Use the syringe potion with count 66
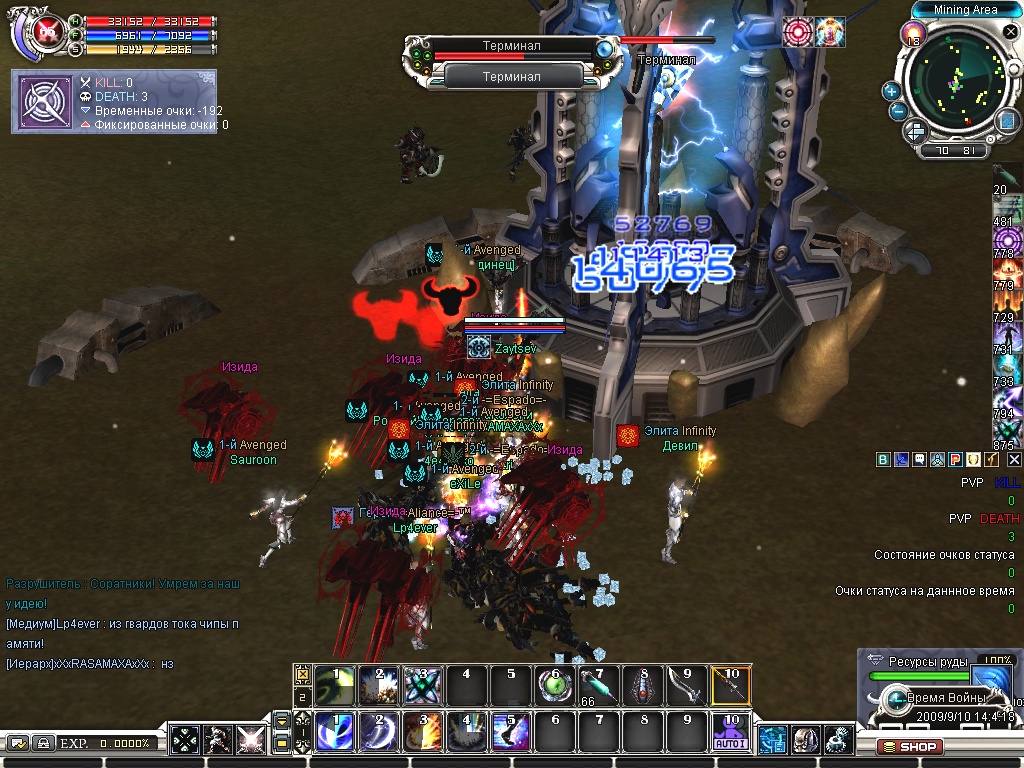 [x=597, y=686]
